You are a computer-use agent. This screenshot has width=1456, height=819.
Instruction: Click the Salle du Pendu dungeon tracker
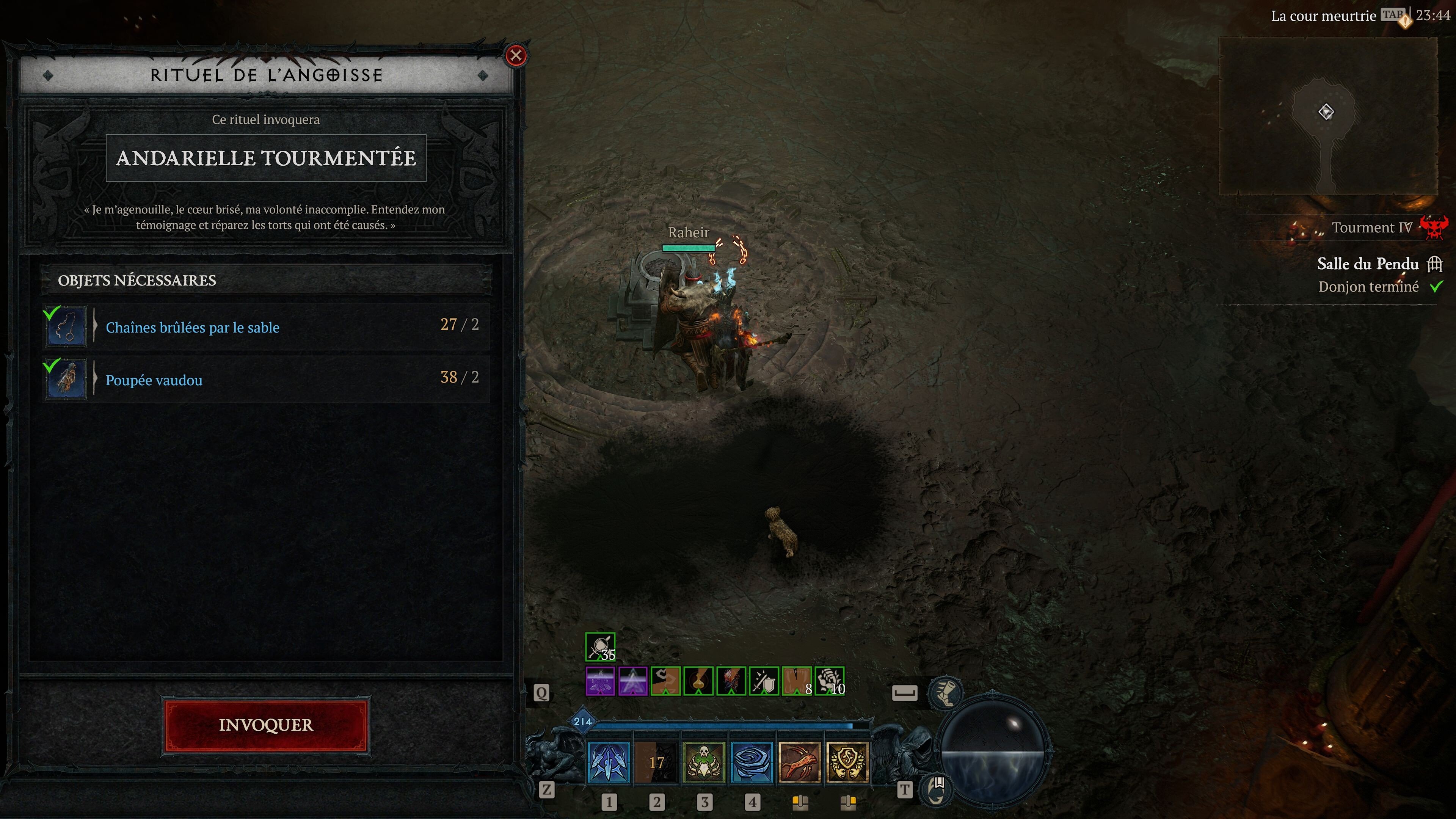(x=1368, y=264)
